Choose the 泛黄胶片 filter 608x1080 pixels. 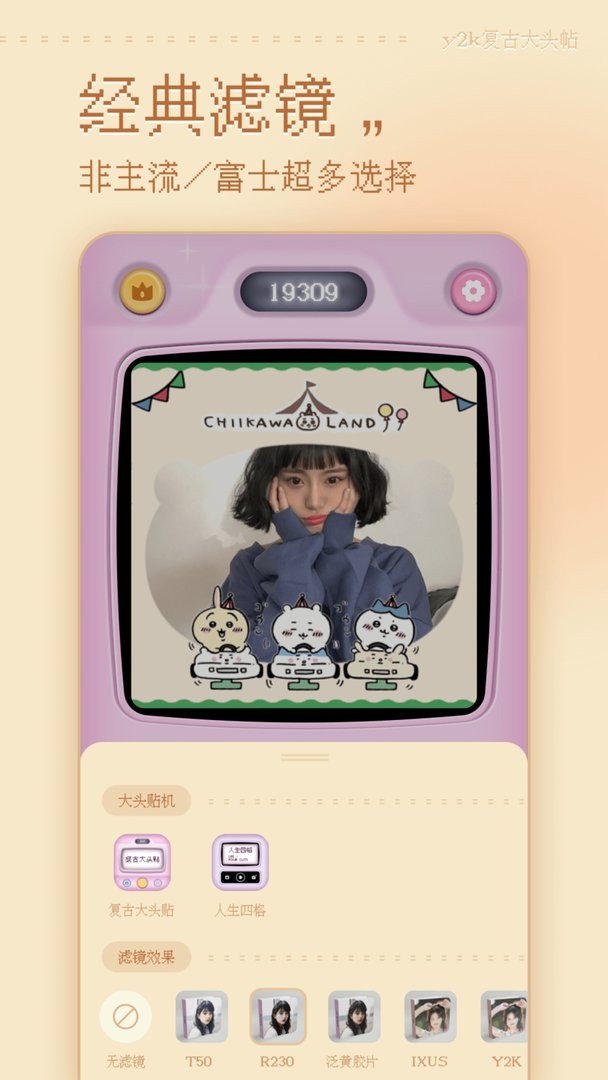354,1017
